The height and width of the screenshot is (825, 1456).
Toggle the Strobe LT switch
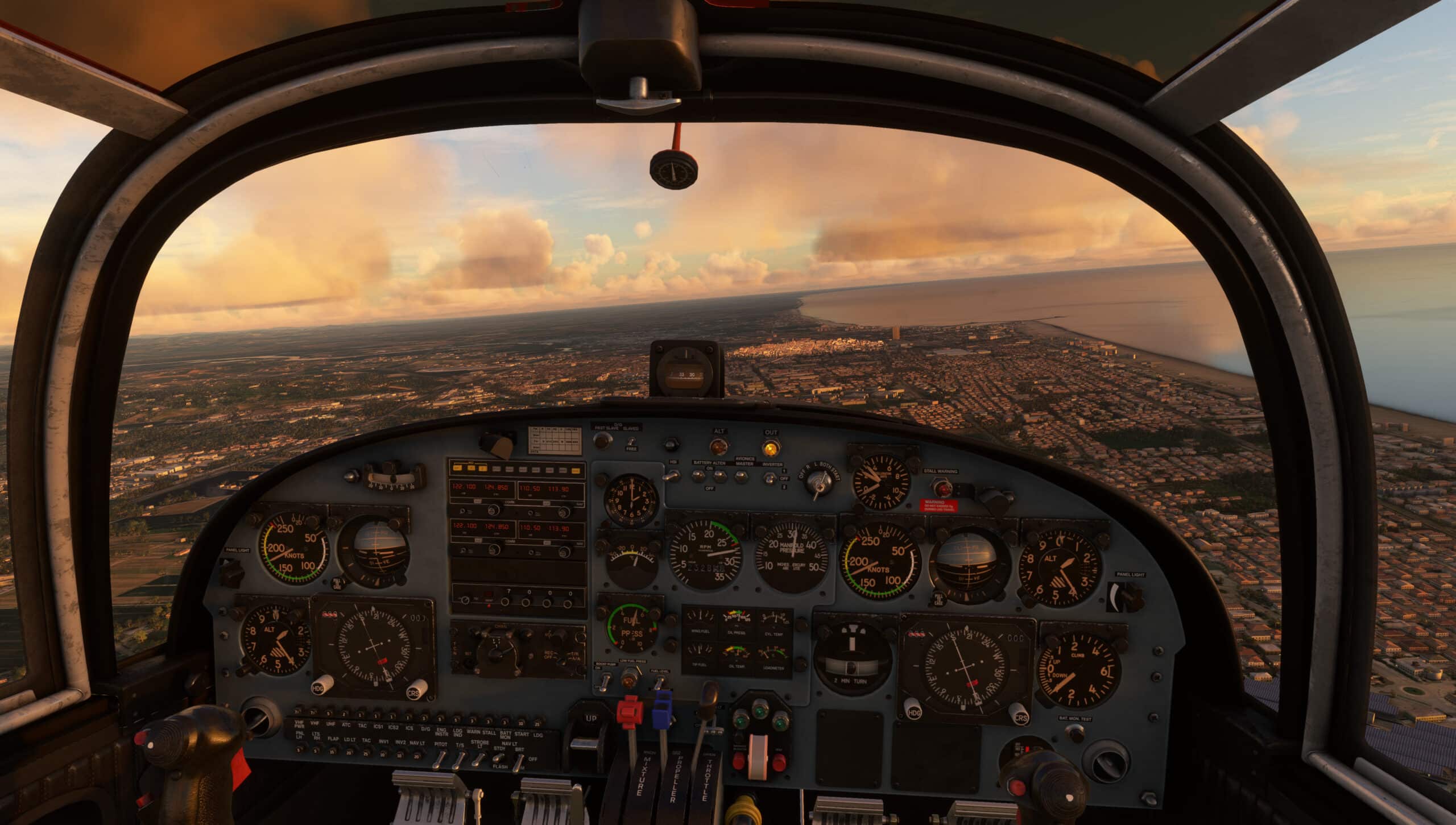click(479, 758)
